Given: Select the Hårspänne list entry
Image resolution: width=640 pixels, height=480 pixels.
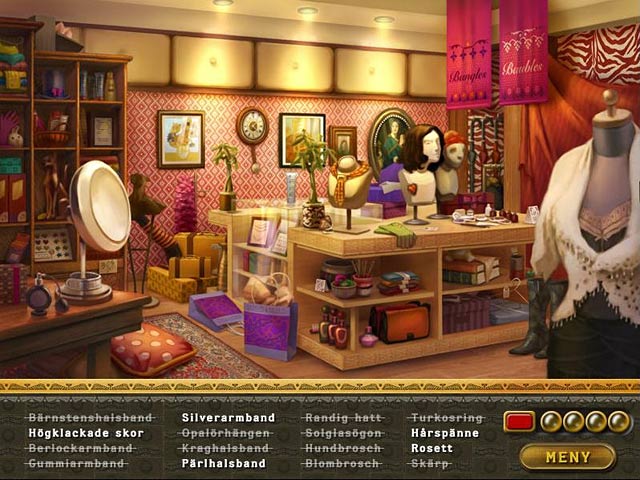Looking at the screenshot, I should tap(445, 433).
